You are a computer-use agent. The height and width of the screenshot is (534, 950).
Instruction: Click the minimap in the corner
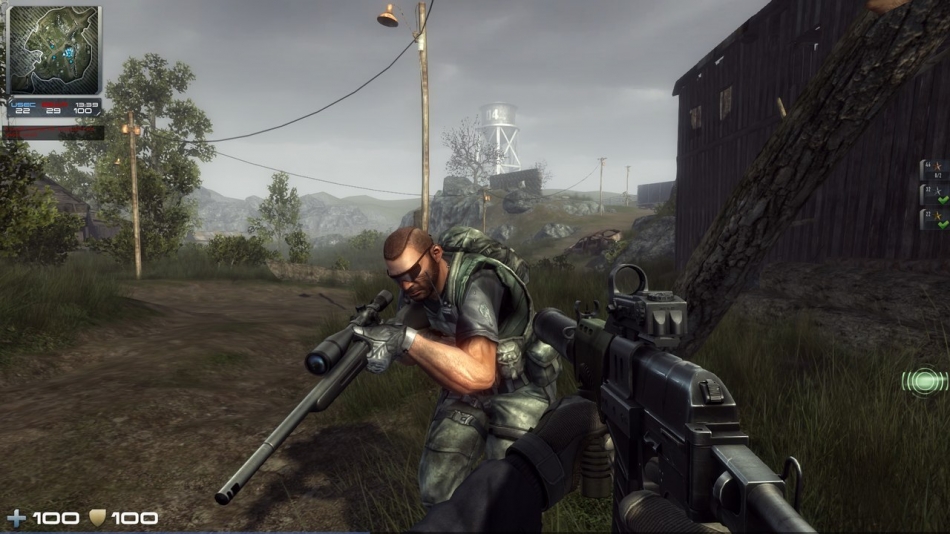pos(54,49)
